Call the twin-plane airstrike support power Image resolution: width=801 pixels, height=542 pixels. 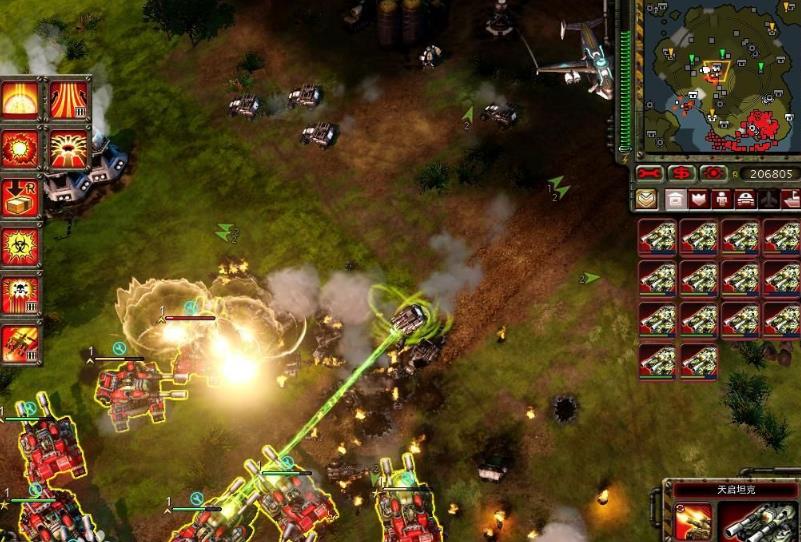[21, 344]
